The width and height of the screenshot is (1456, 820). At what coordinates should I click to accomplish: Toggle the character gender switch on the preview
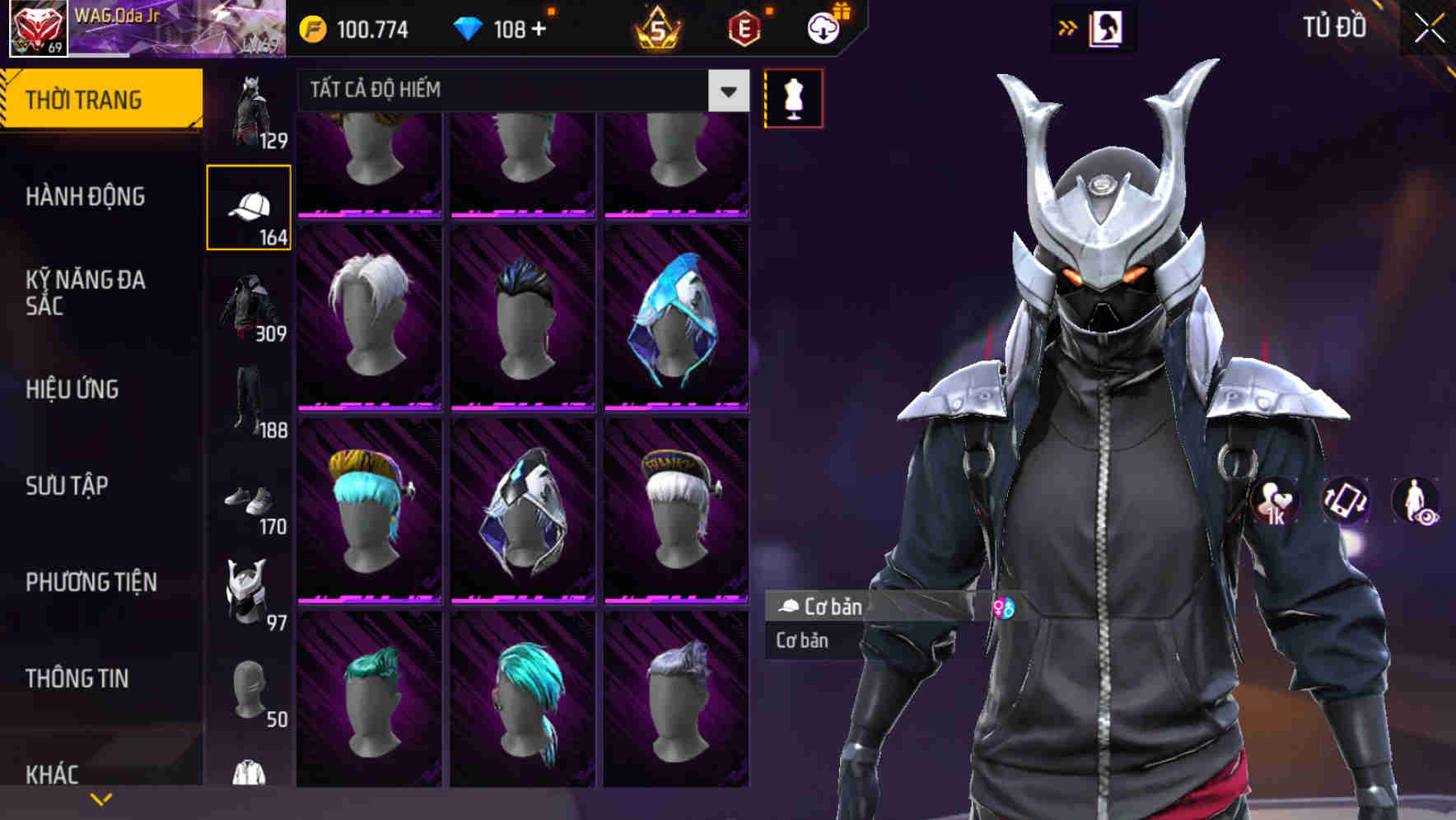(x=1006, y=607)
